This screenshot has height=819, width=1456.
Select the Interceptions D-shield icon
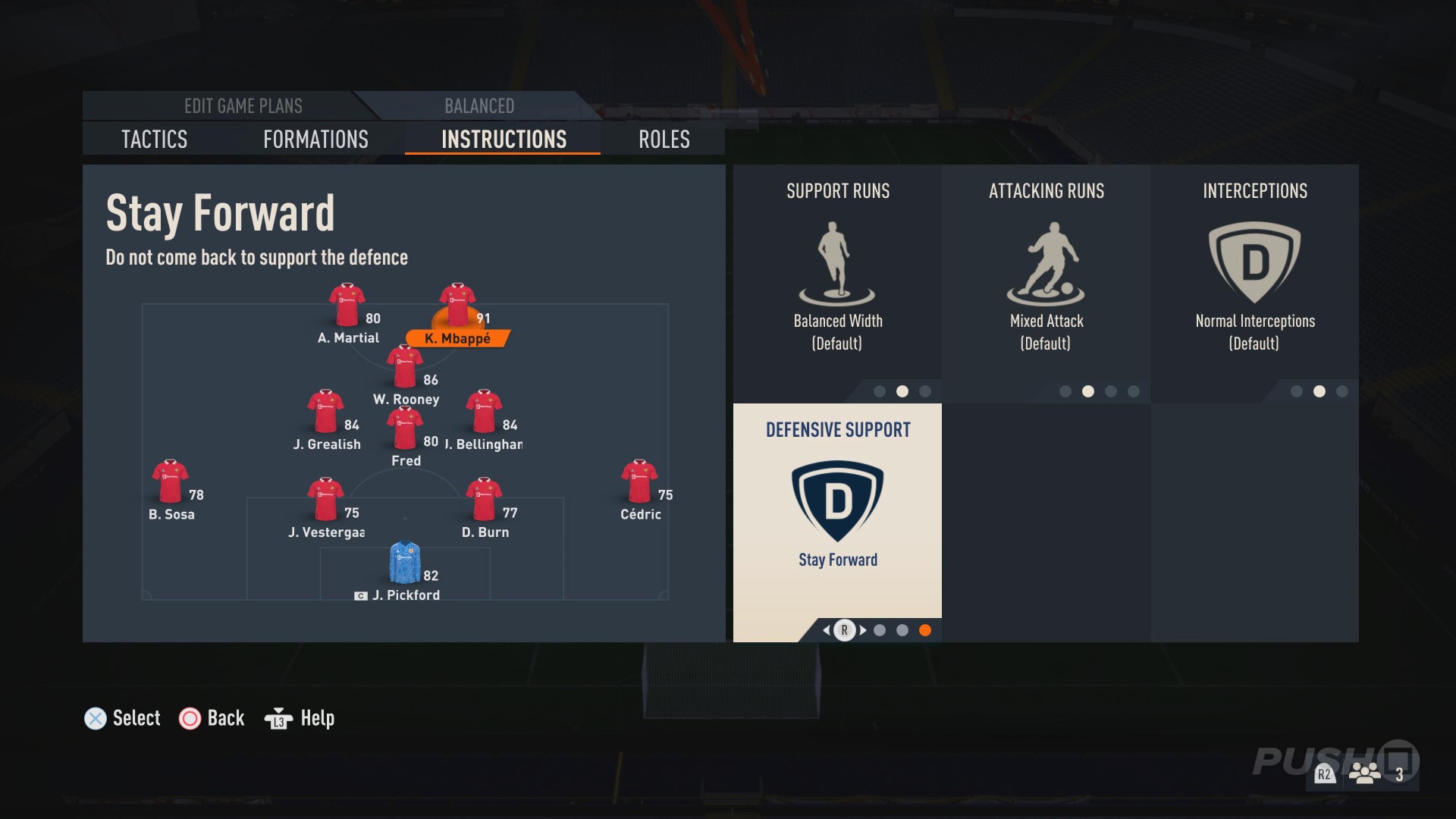click(1255, 262)
